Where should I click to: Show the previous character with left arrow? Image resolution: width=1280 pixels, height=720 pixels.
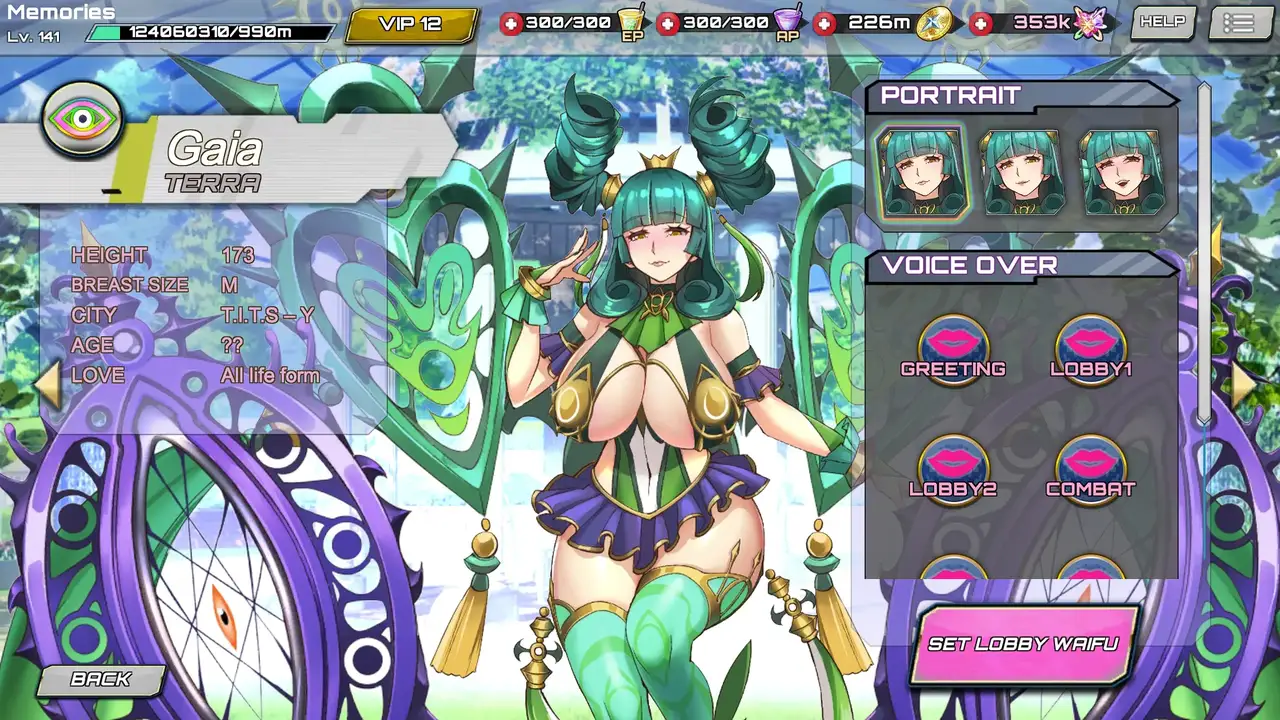[x=48, y=385]
